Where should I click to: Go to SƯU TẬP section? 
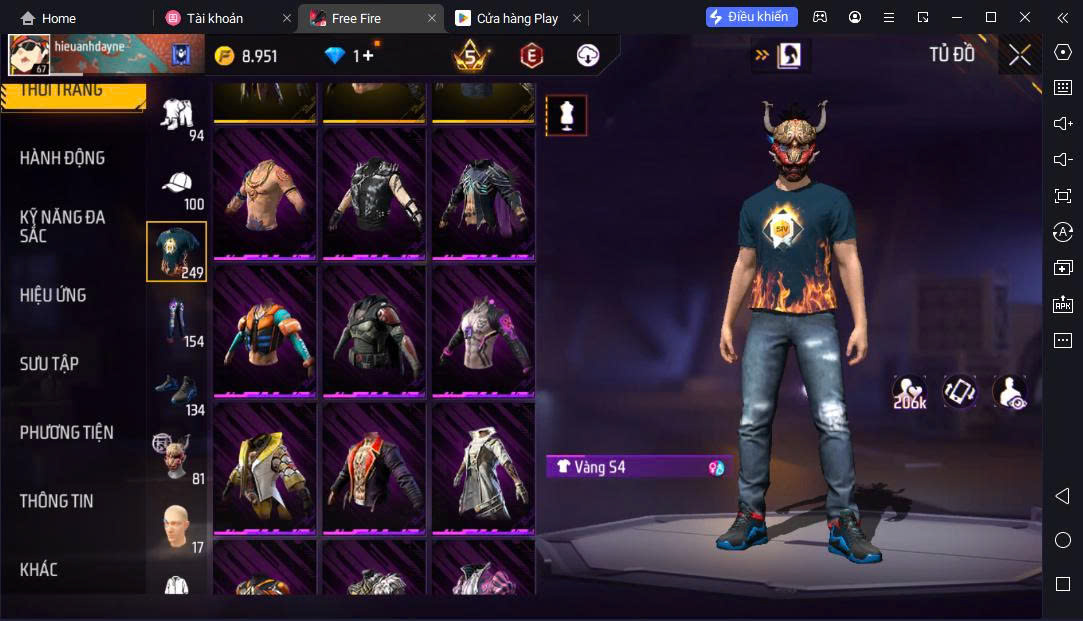point(49,364)
